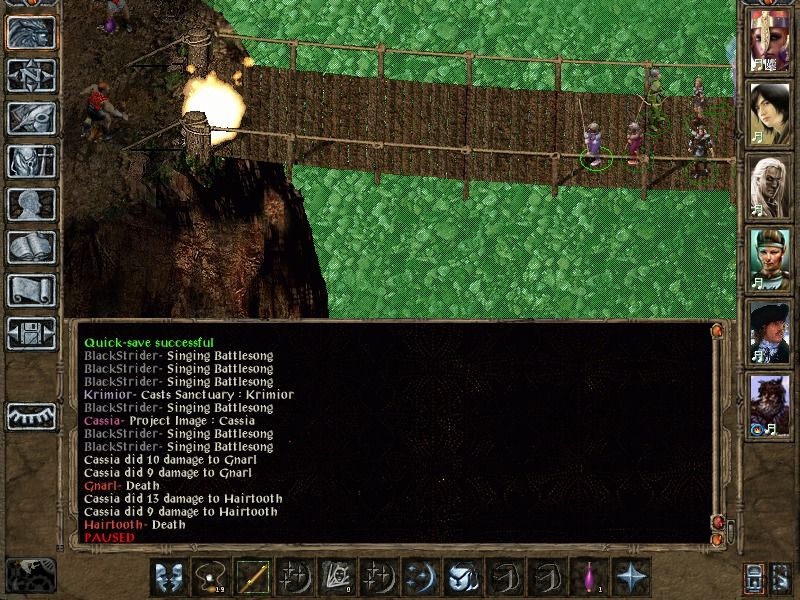Activate the four-pointed star special abilities button
Screen dimensions: 800x600
pyautogui.click(x=631, y=577)
